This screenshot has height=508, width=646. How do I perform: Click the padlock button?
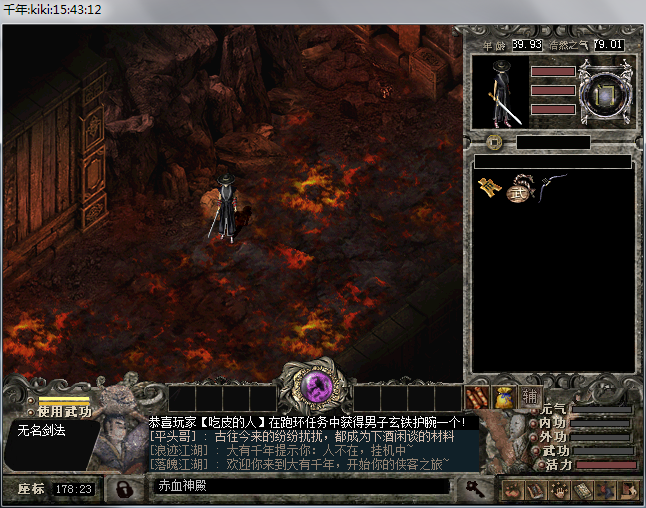(124, 489)
